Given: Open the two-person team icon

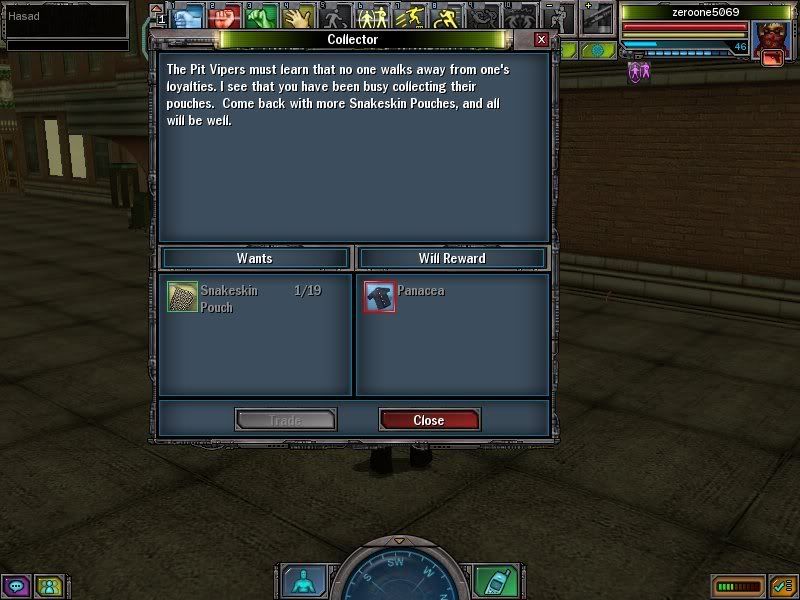Looking at the screenshot, I should pyautogui.click(x=48, y=586).
